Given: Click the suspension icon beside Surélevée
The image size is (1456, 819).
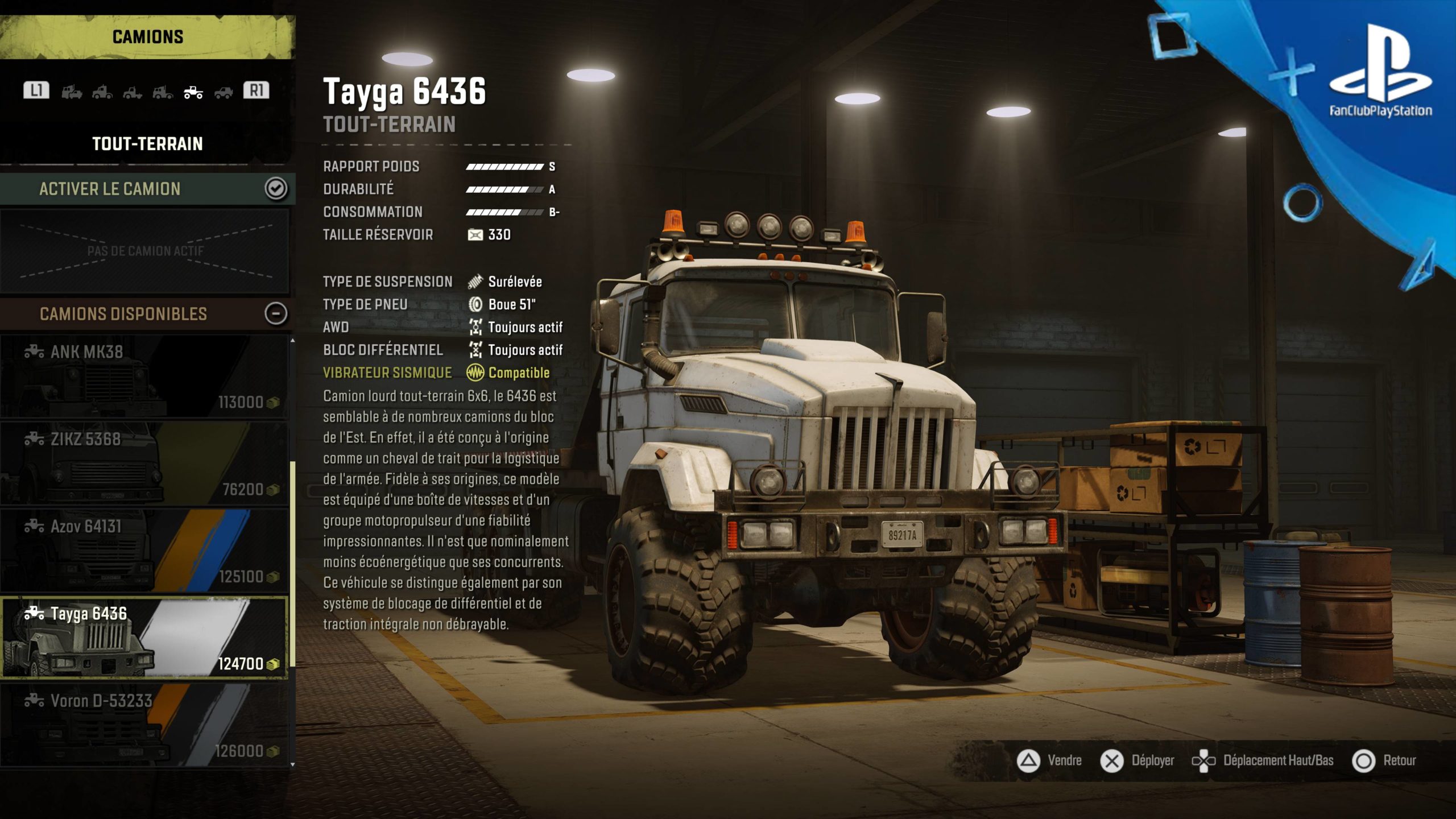Looking at the screenshot, I should click(x=474, y=282).
